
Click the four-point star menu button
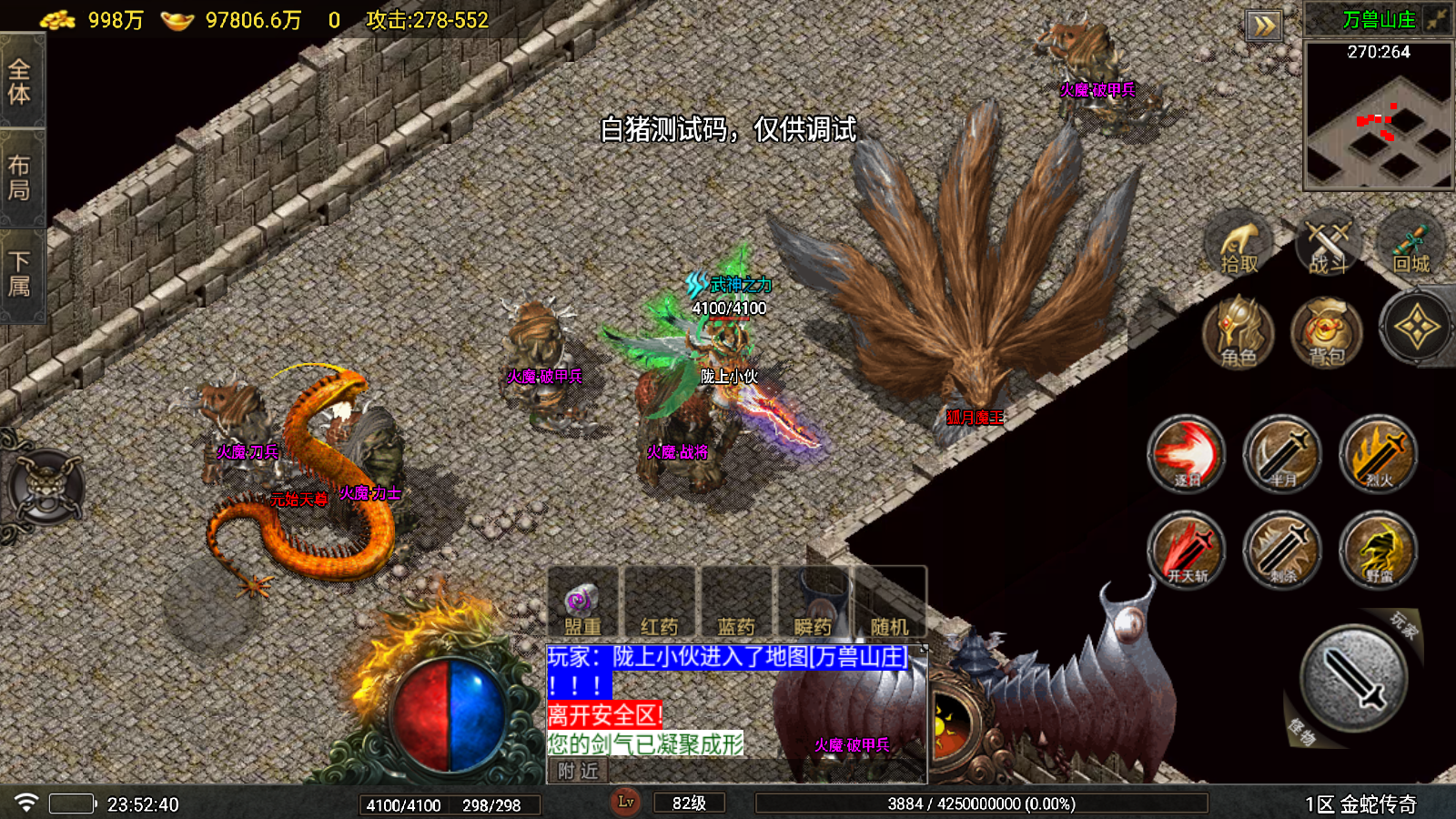tap(1417, 328)
